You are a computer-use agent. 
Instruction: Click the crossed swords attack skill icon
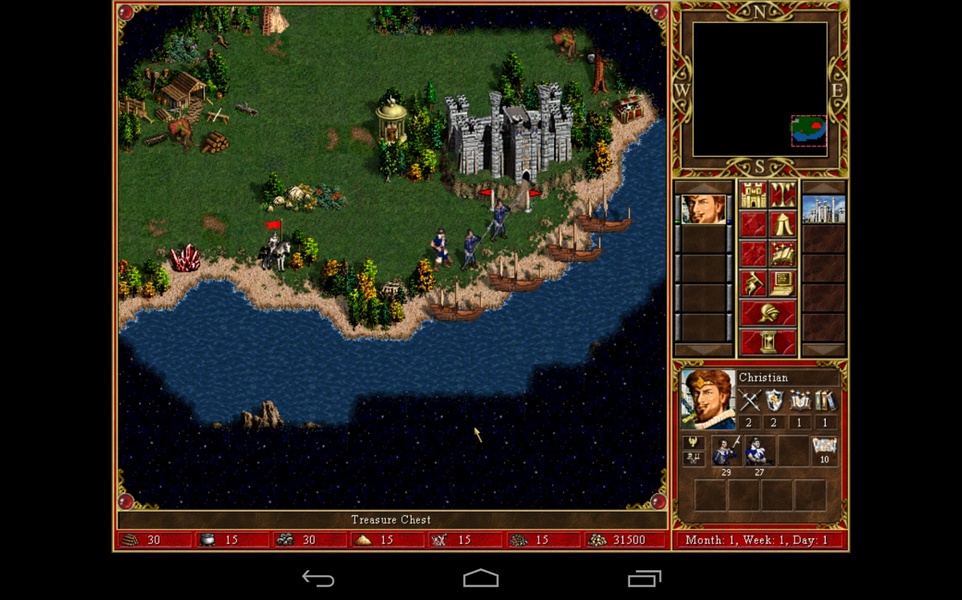click(750, 402)
